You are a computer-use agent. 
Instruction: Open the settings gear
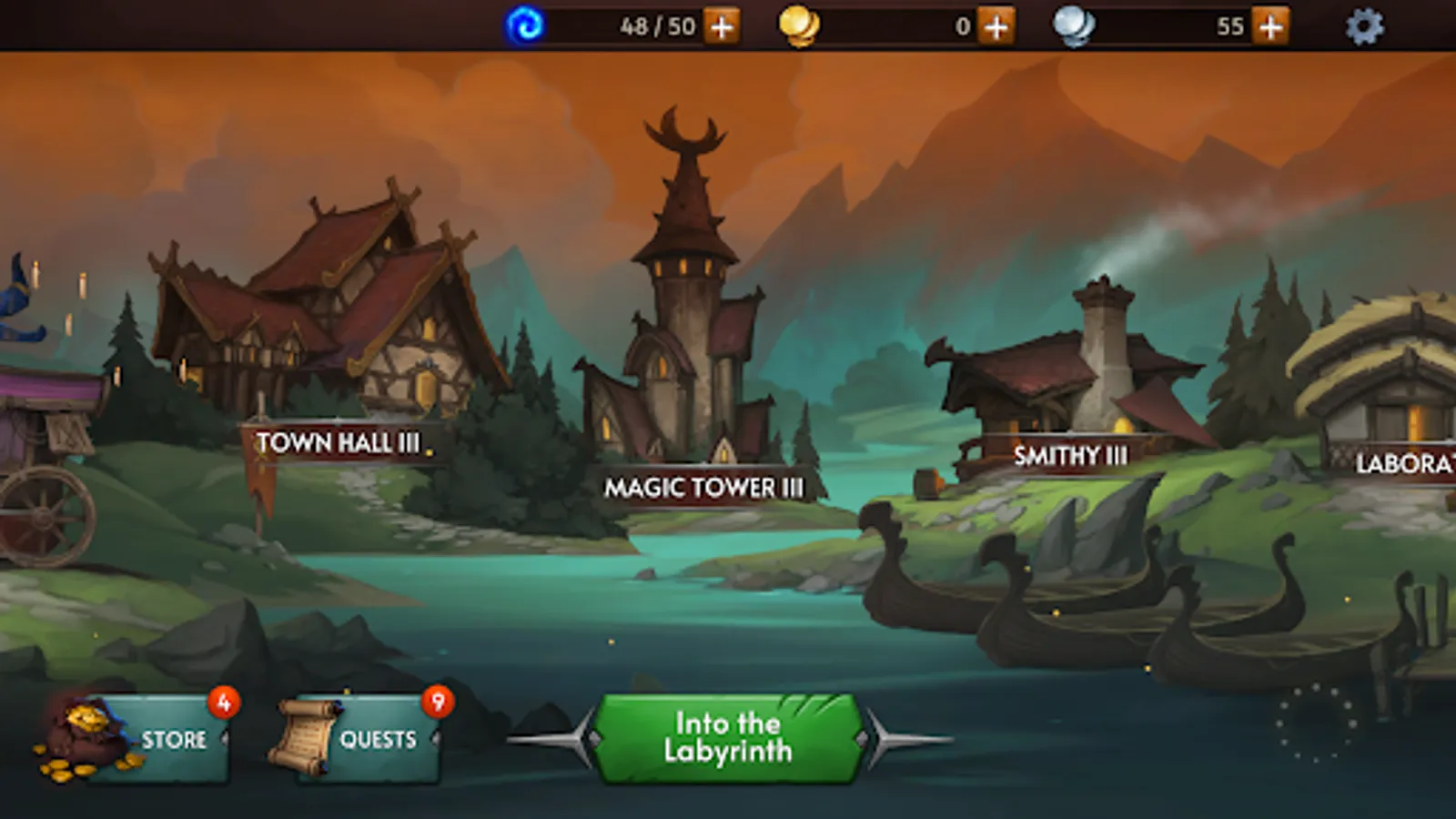[1361, 27]
